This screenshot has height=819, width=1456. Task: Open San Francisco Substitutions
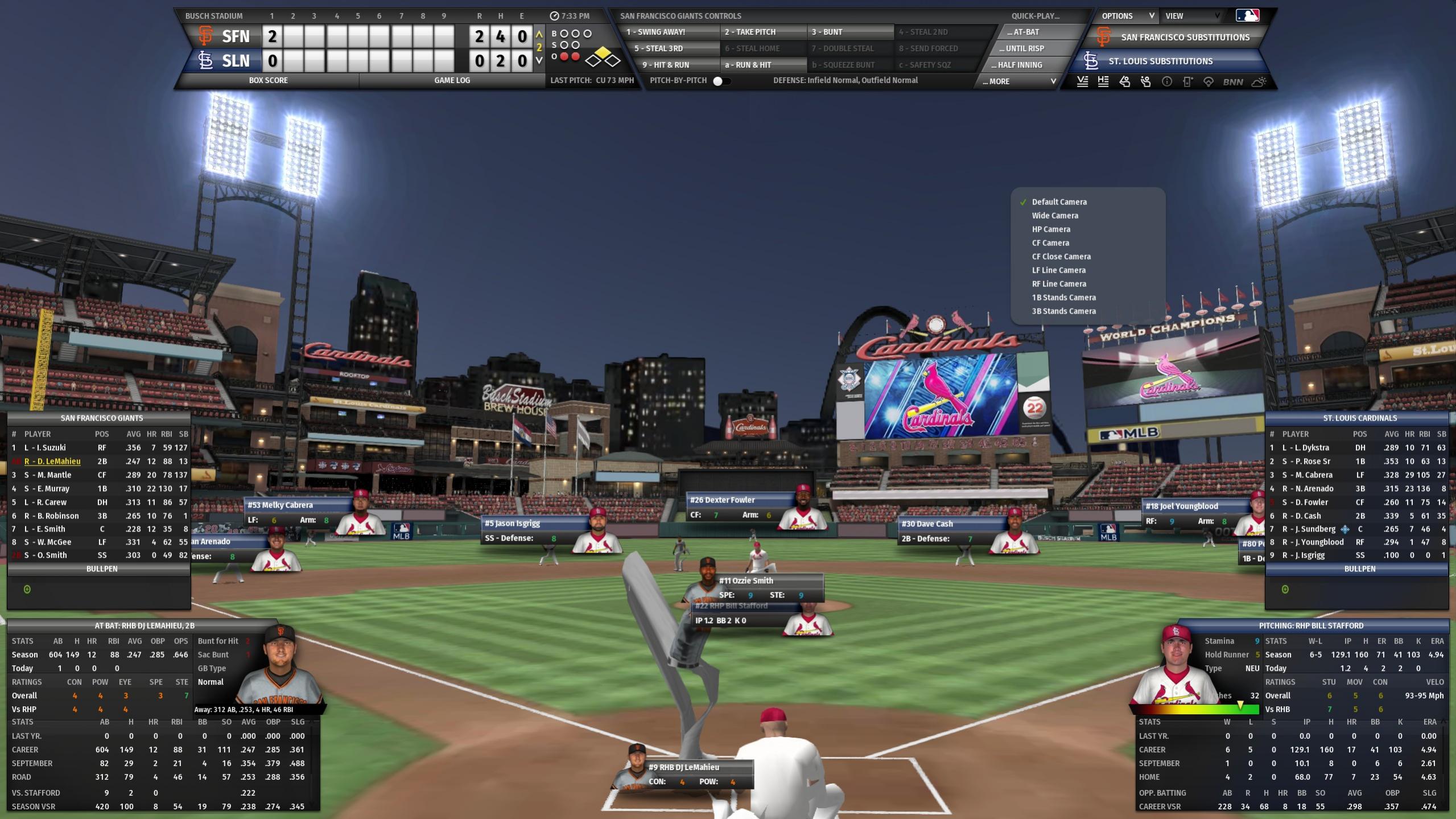1185,38
